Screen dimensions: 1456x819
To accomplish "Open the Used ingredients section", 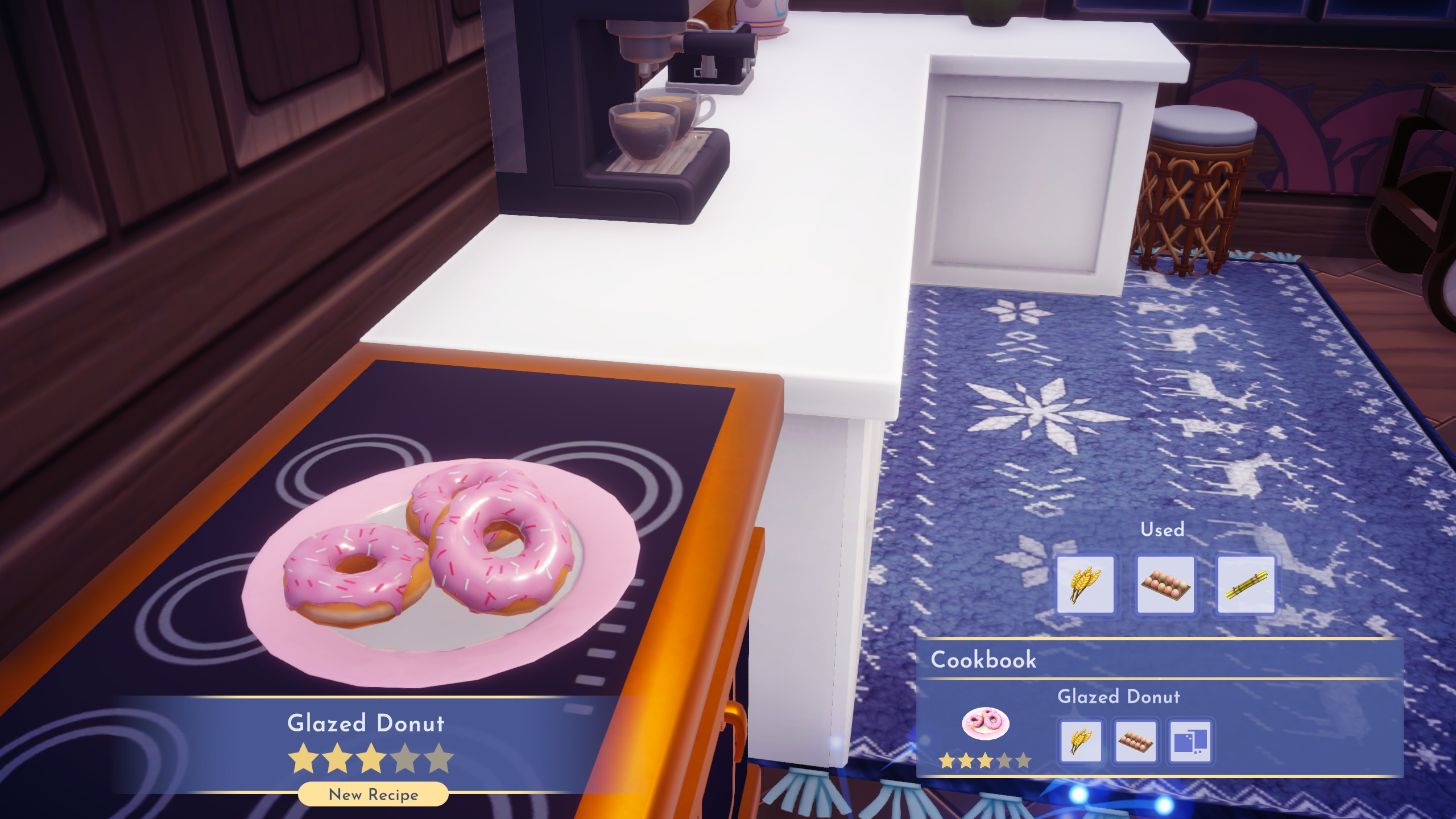I will [1163, 530].
